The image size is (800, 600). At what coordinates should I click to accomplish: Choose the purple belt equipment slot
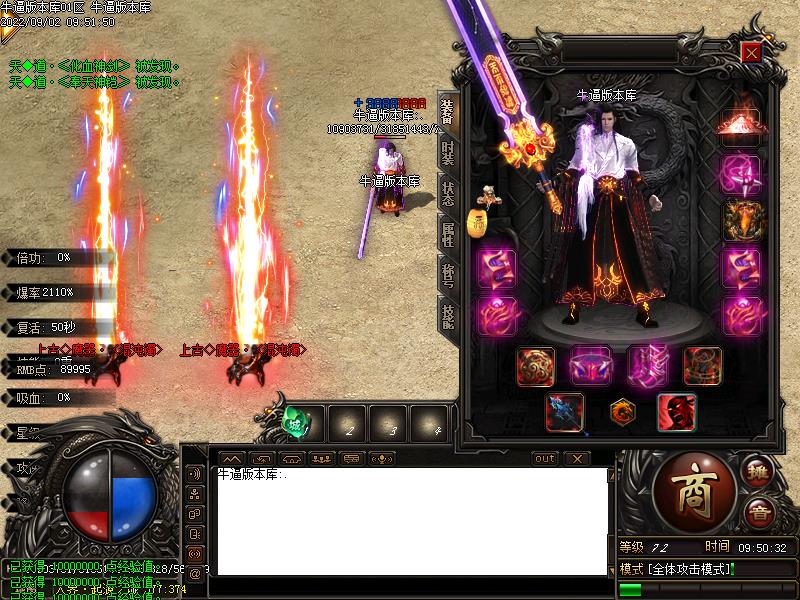point(591,366)
